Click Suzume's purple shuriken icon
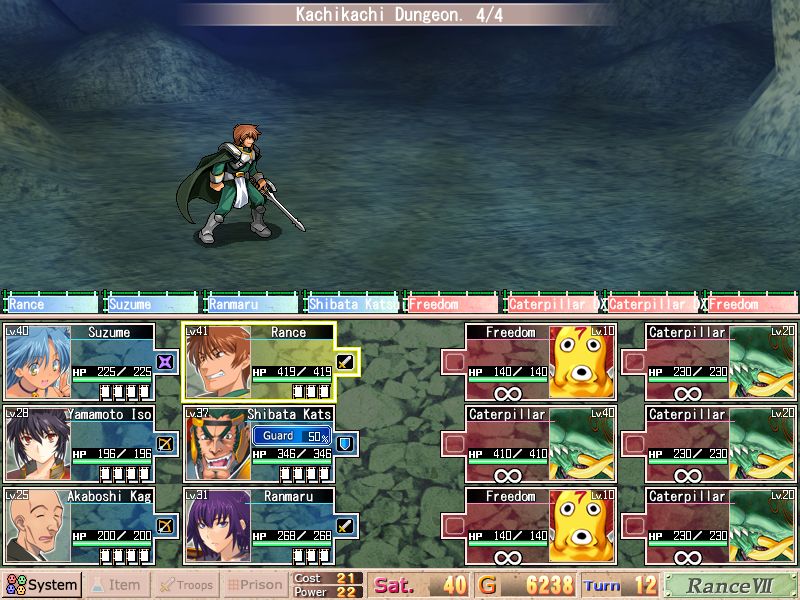 click(x=166, y=361)
